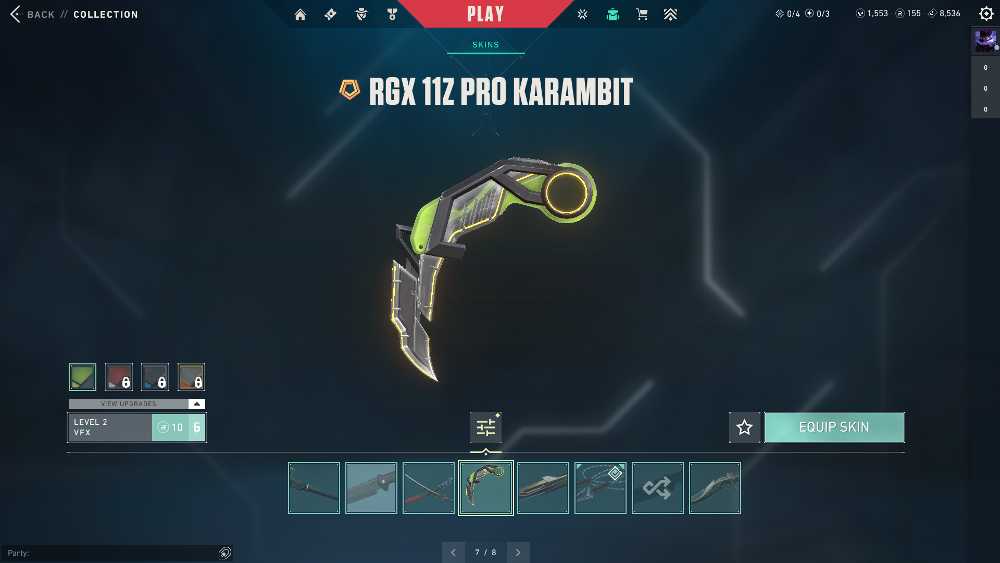
Task: Open the player avatar card
Action: coord(984,40)
